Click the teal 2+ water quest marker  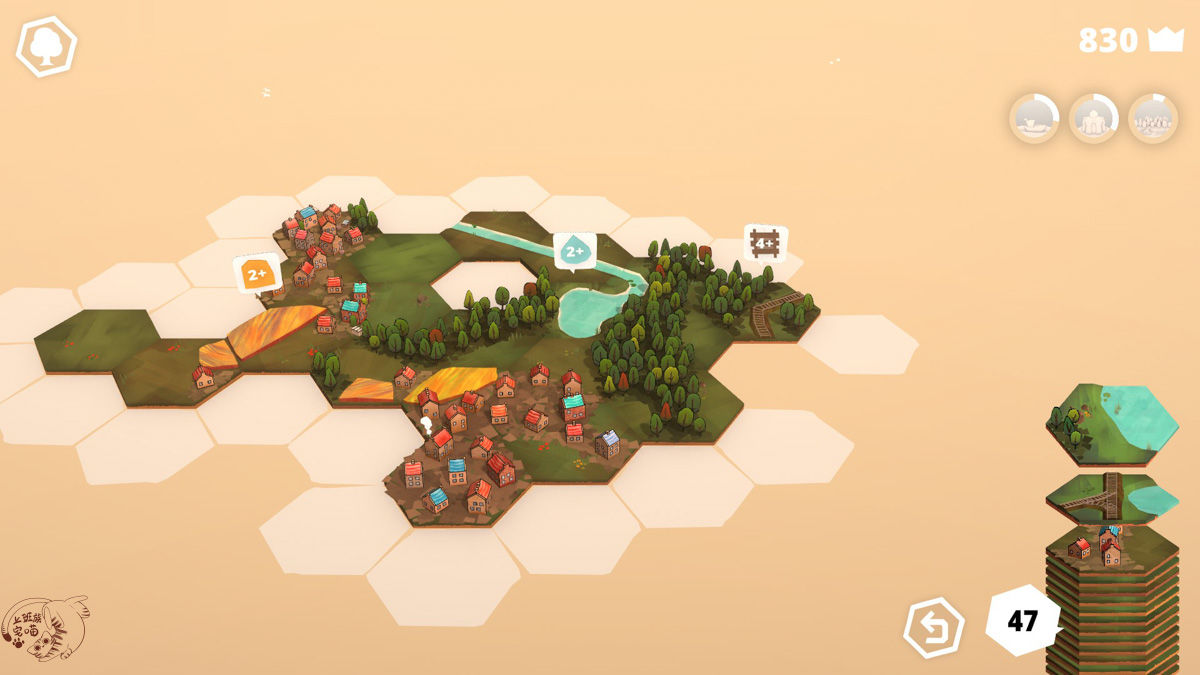tap(575, 250)
